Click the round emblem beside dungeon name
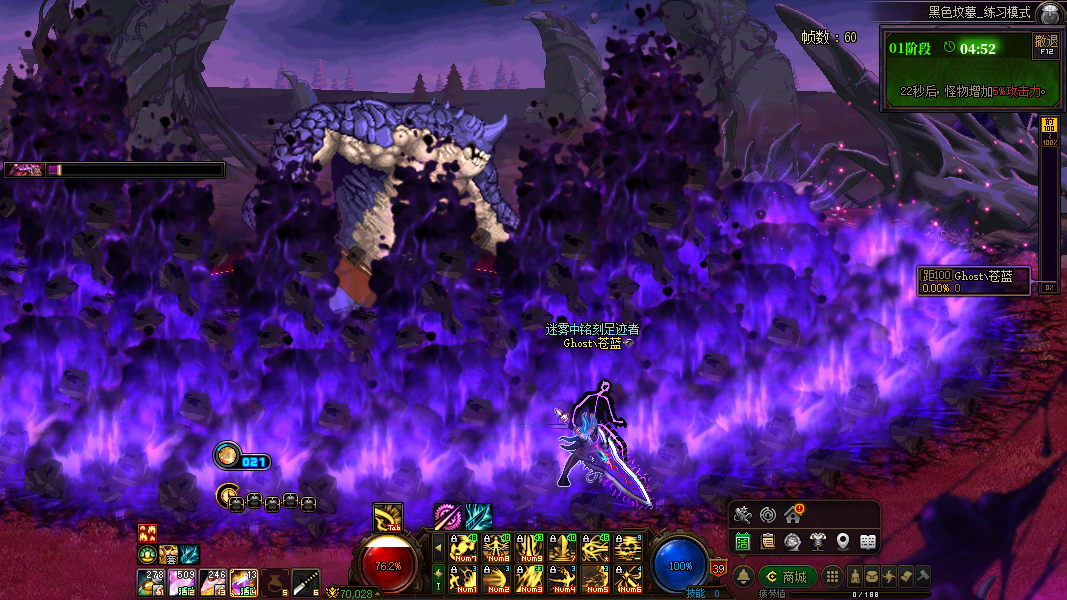 [x=1049, y=13]
